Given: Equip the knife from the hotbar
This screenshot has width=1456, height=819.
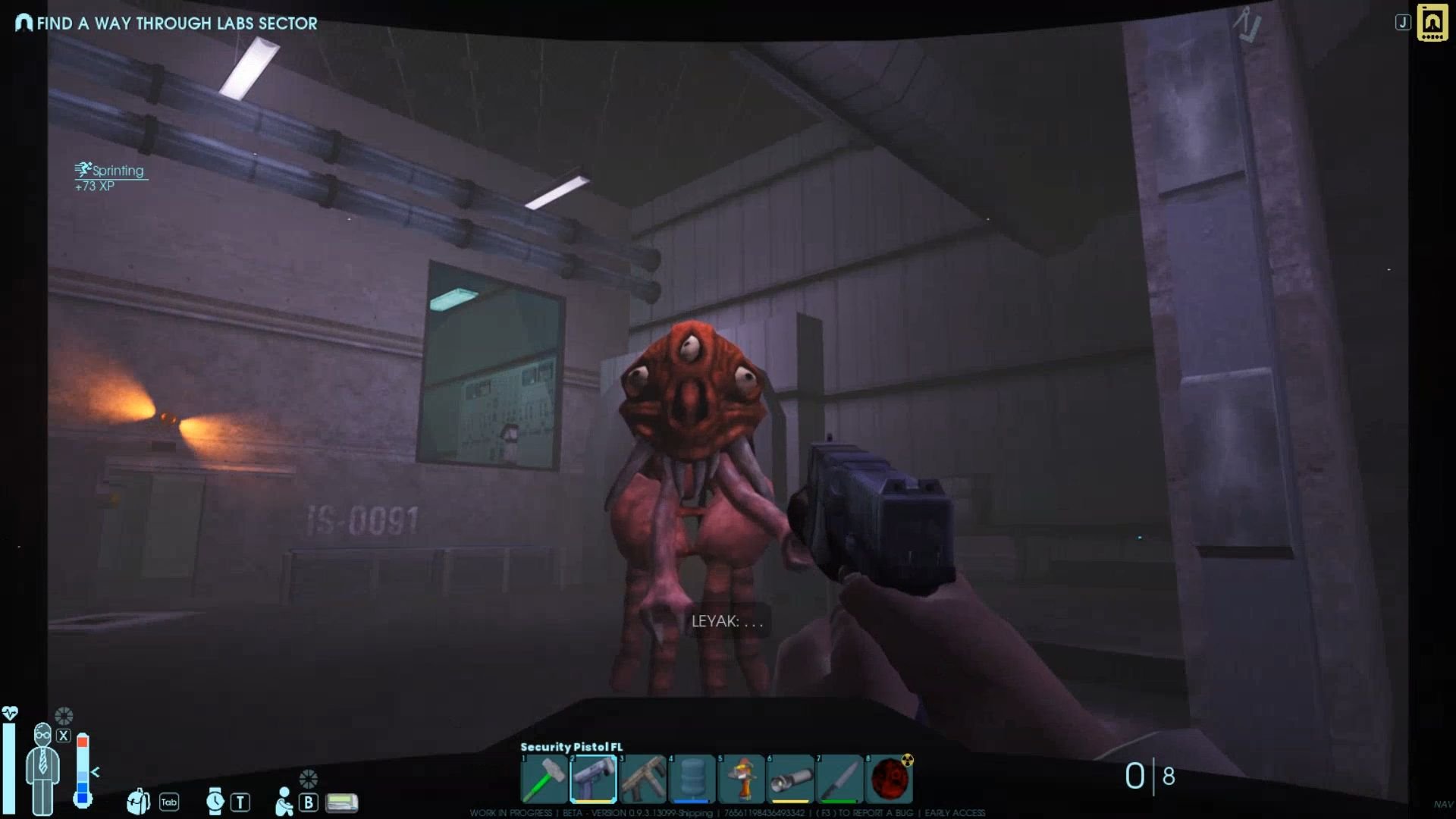Looking at the screenshot, I should click(x=840, y=779).
